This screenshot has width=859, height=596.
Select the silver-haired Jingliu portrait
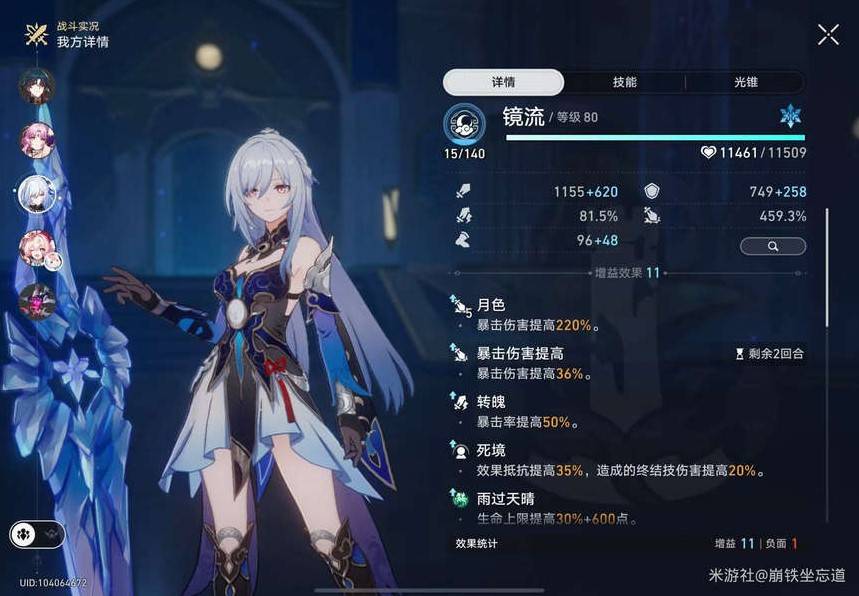pos(37,194)
